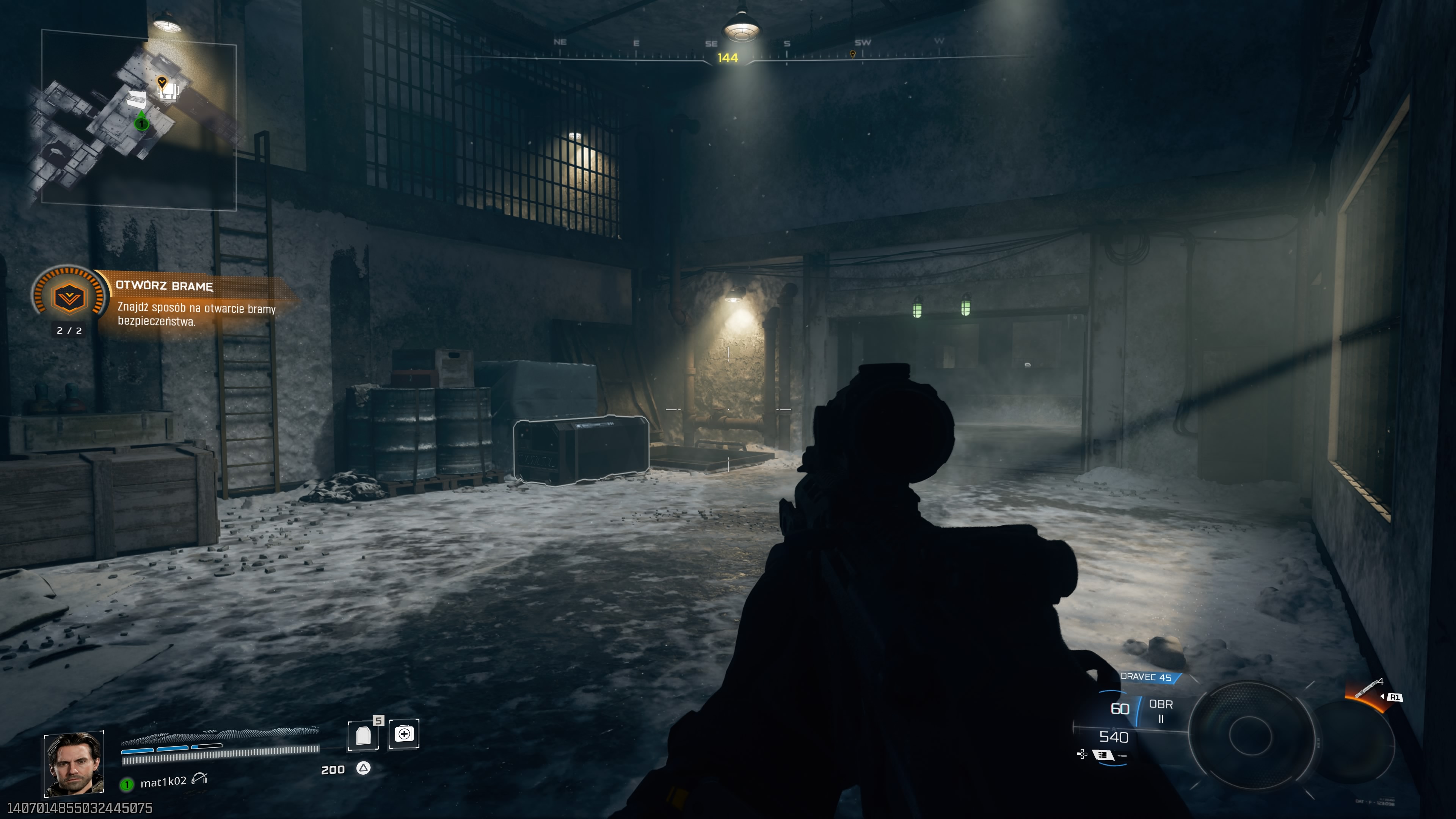Select the armor plate icon in the equipment bar
Image resolution: width=1456 pixels, height=819 pixels.
[364, 736]
